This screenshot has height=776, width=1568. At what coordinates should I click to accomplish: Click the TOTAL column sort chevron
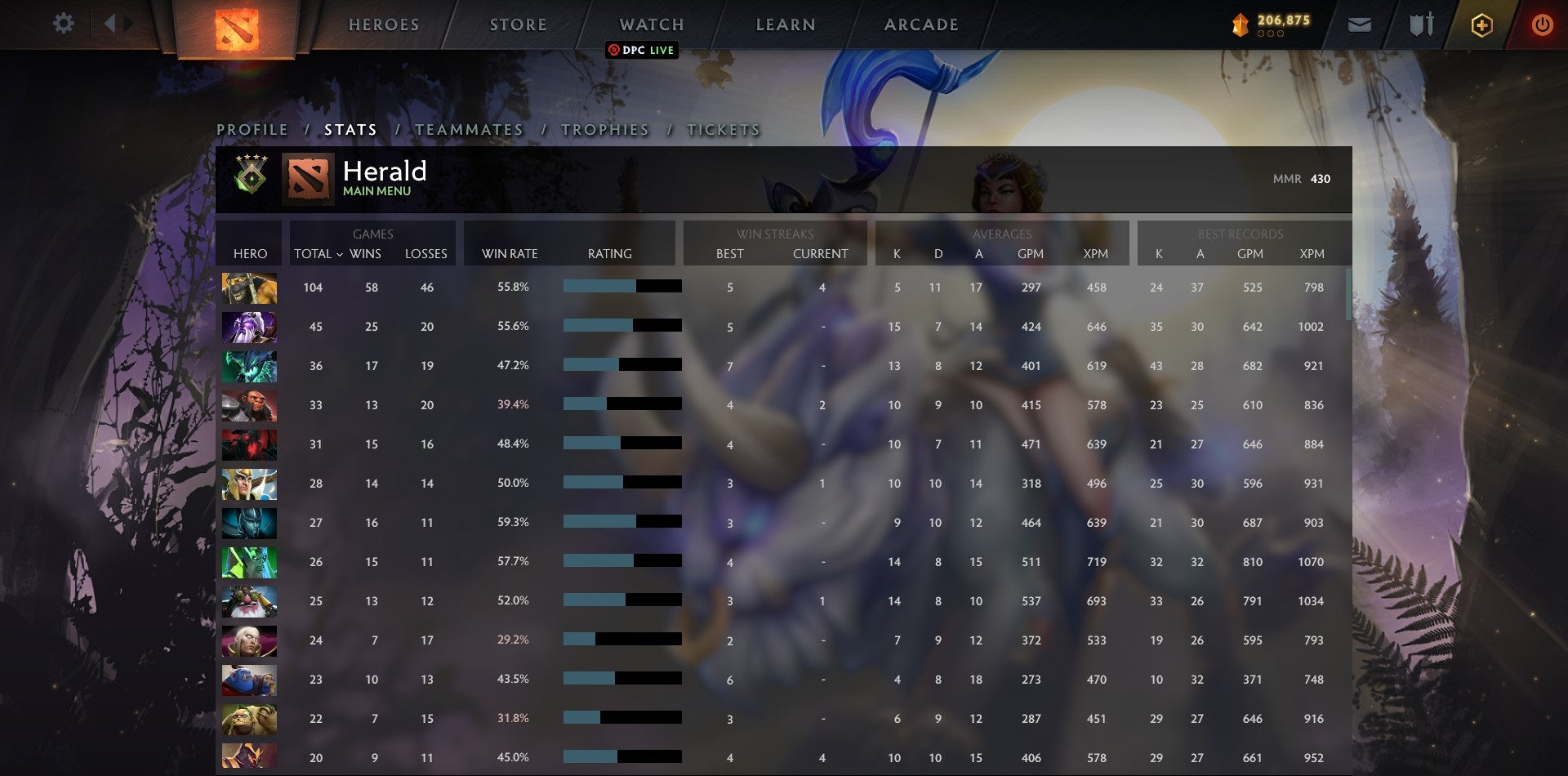pos(341,254)
